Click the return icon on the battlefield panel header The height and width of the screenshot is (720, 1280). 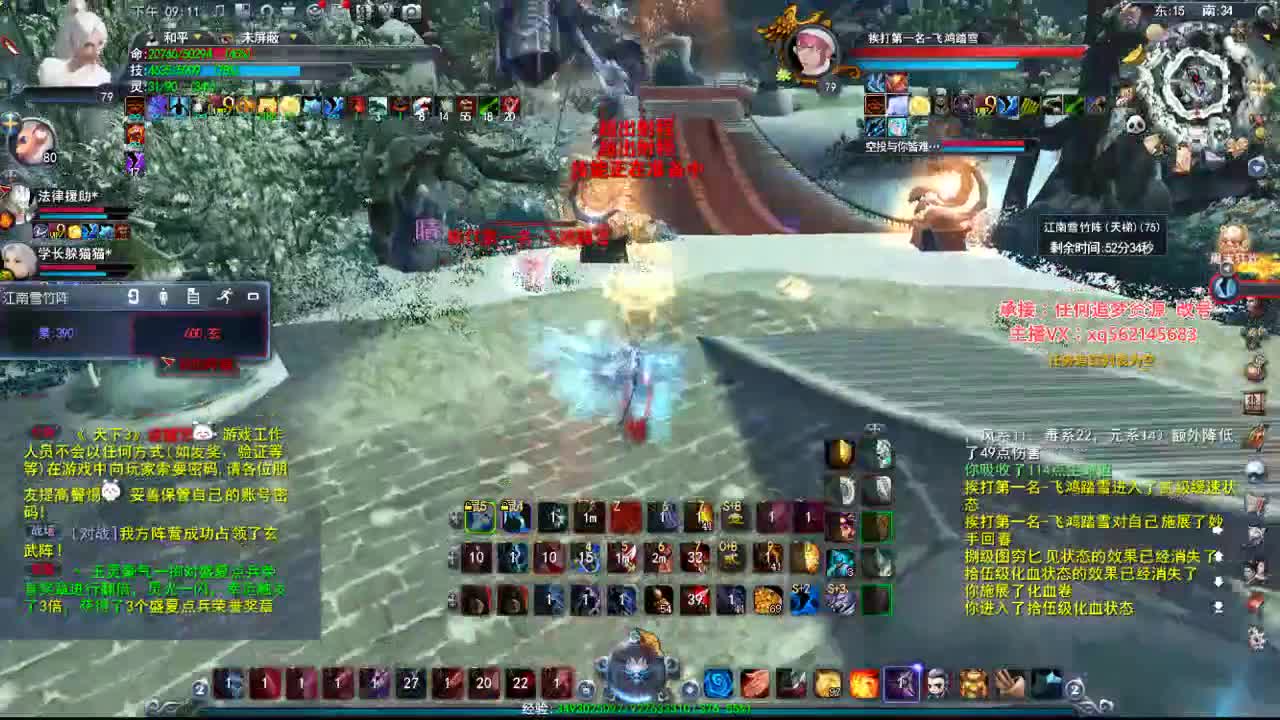[x=134, y=296]
